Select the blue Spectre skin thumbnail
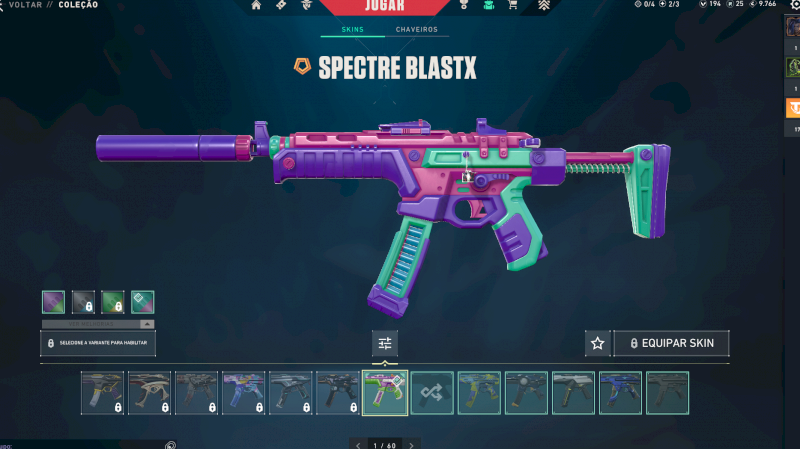 tap(620, 392)
